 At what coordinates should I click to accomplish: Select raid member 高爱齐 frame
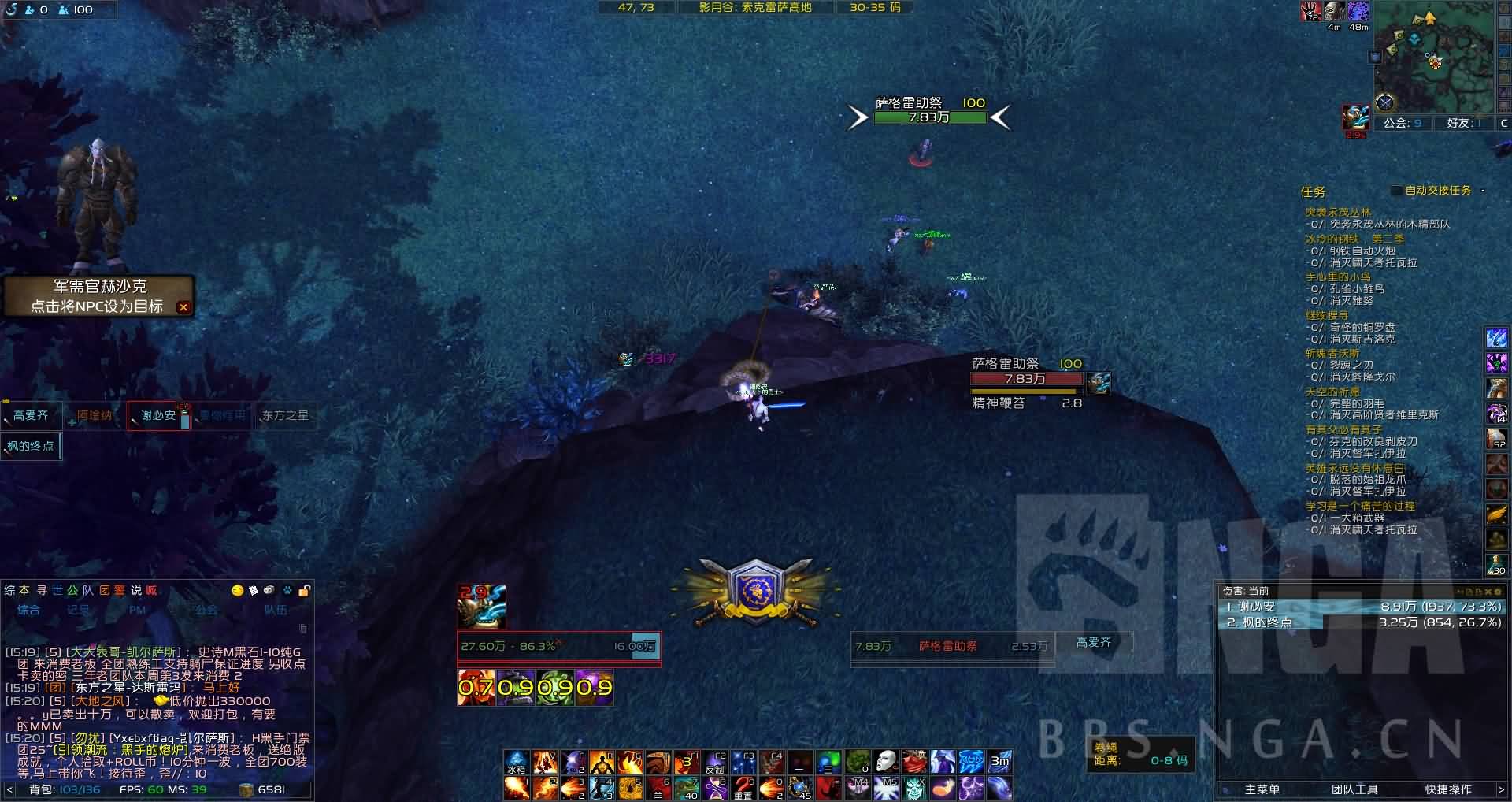tap(31, 415)
